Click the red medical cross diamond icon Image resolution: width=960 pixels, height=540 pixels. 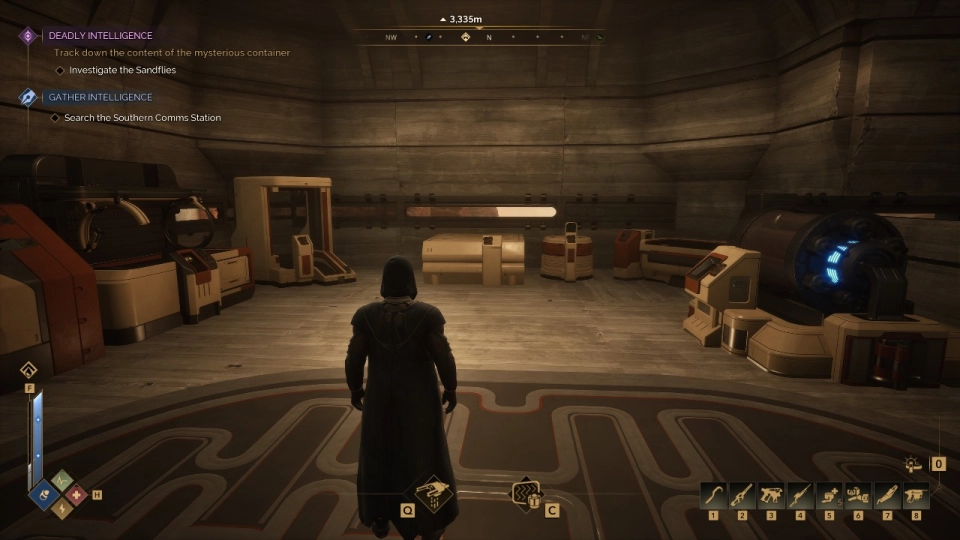coord(76,495)
